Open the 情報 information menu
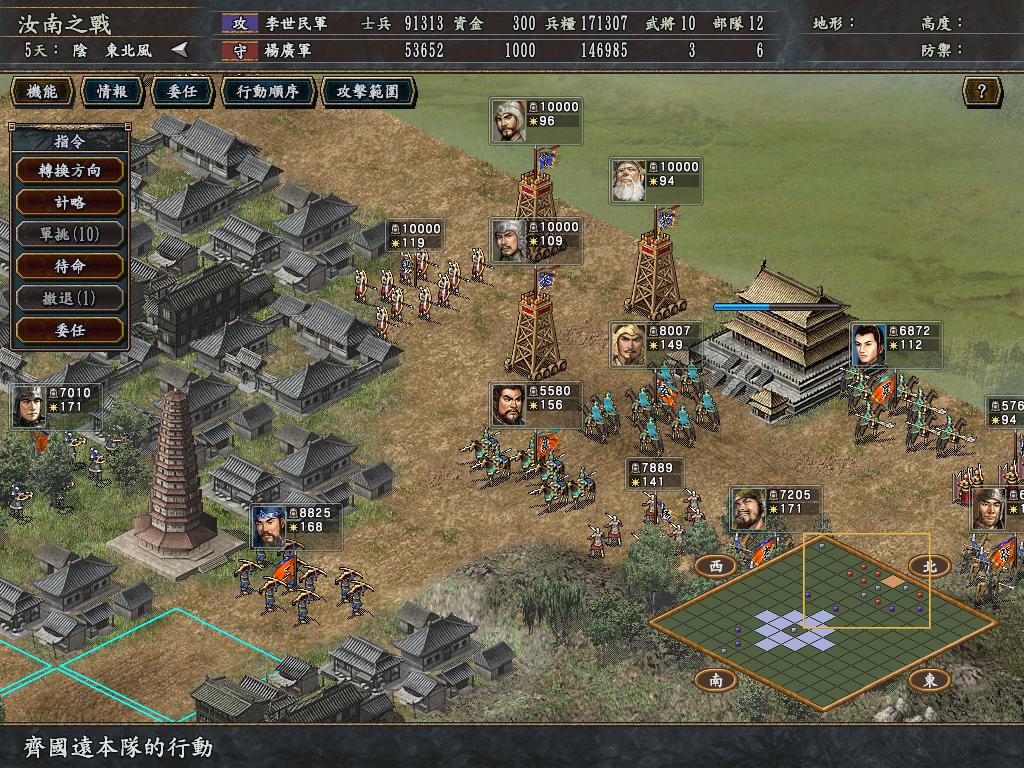The height and width of the screenshot is (768, 1024). click(x=111, y=92)
